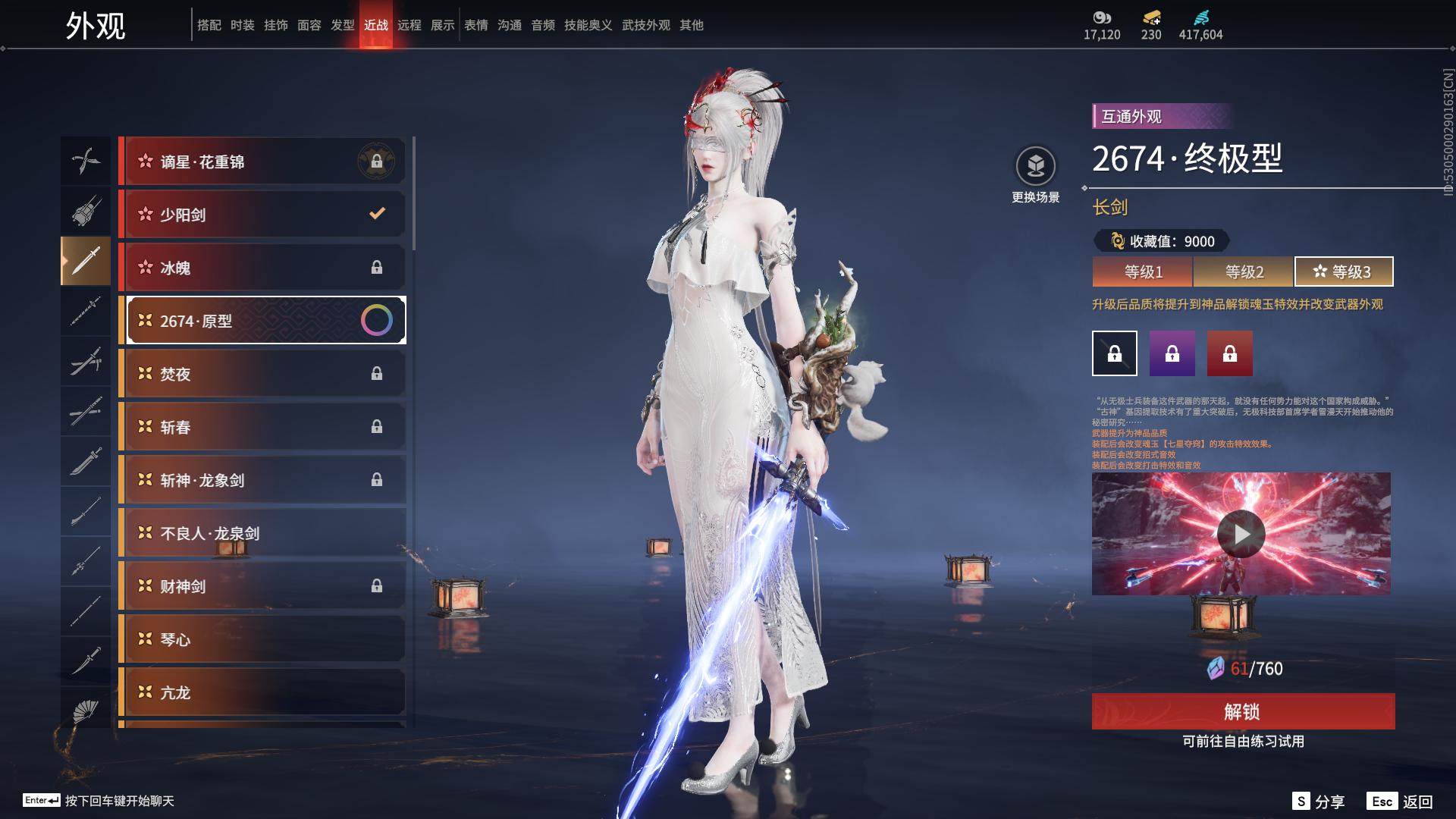Viewport: 1456px width, 819px height.
Task: Play the weapon skin preview video
Action: pyautogui.click(x=1241, y=534)
